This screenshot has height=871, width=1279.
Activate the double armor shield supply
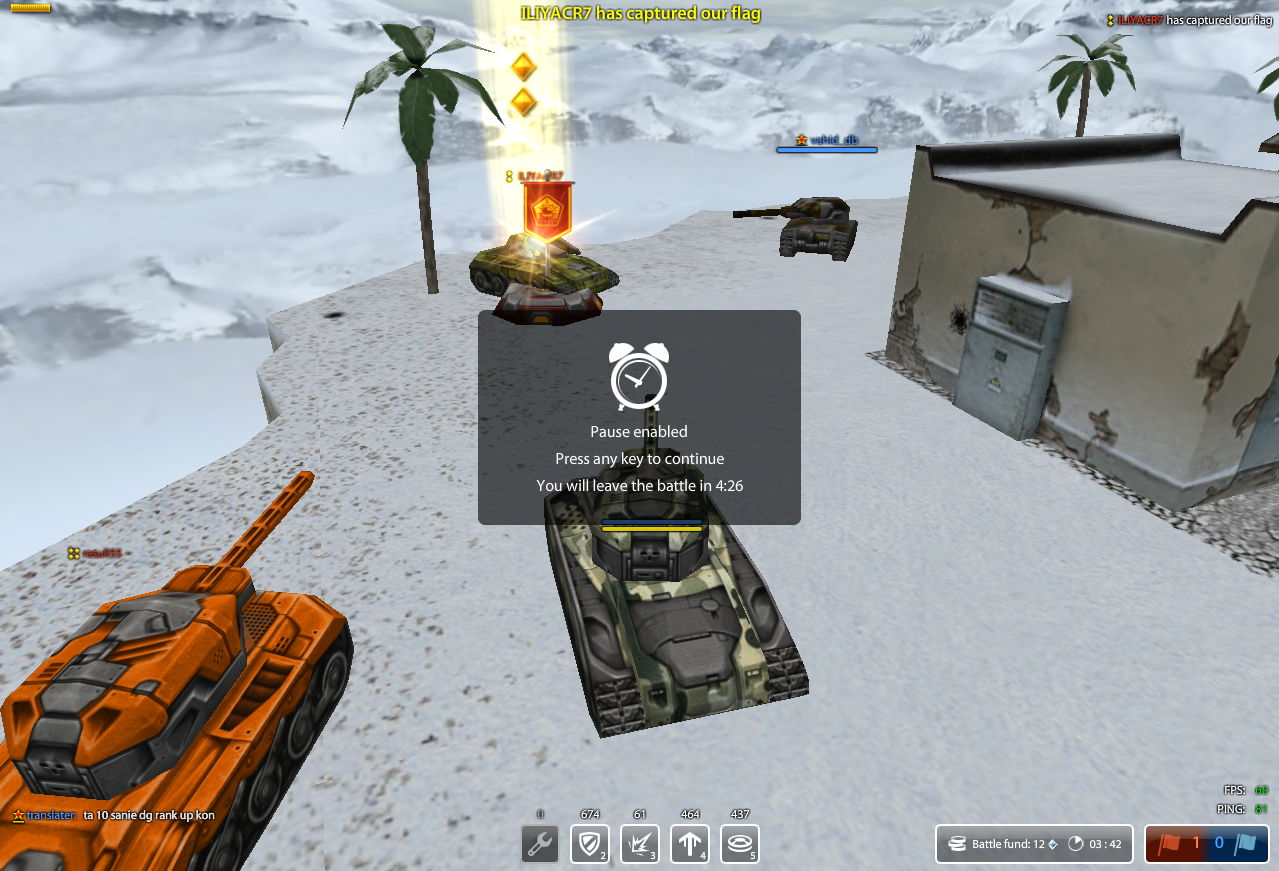coord(590,843)
